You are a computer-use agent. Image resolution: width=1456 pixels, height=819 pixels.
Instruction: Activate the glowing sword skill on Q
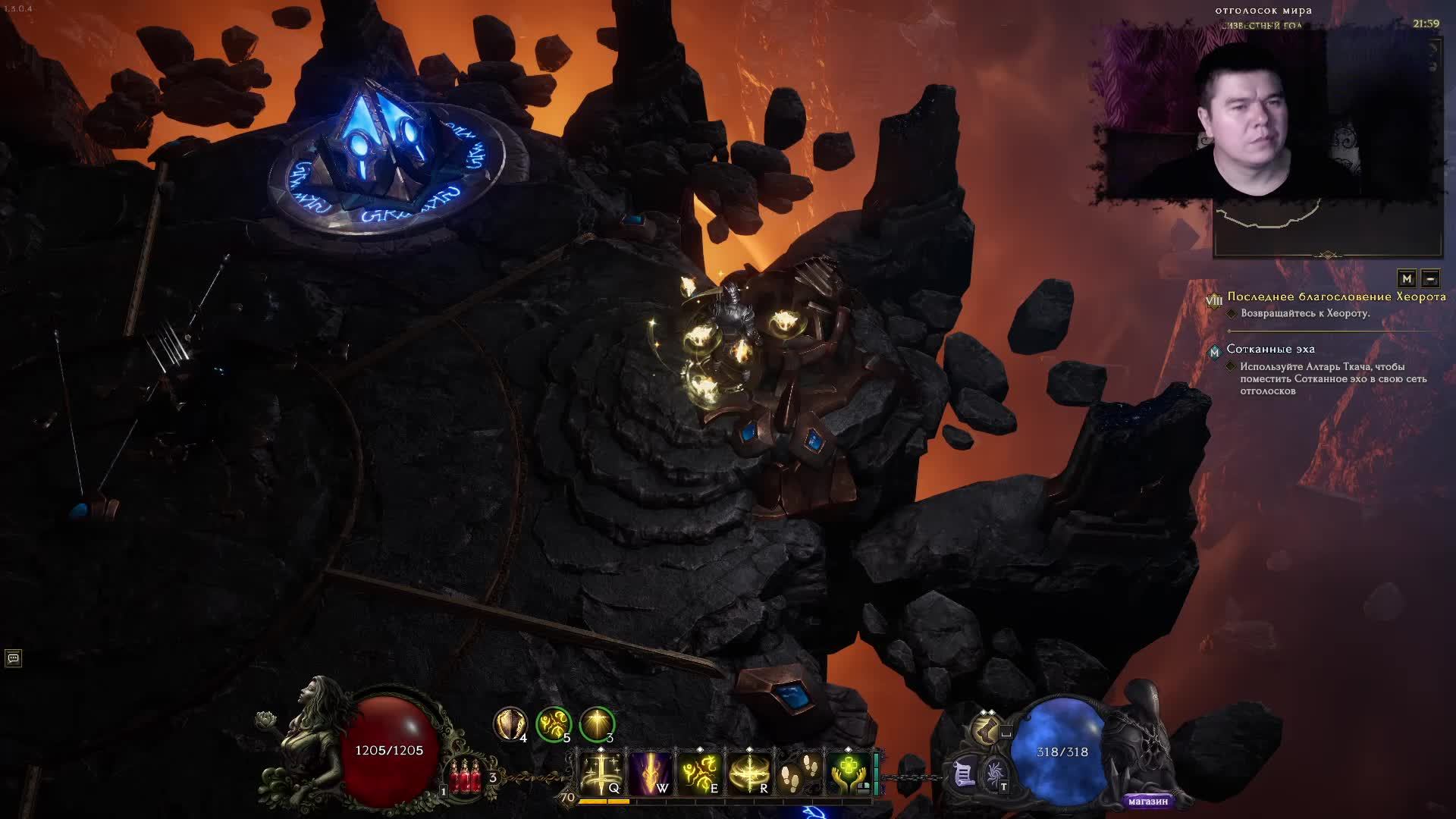601,773
